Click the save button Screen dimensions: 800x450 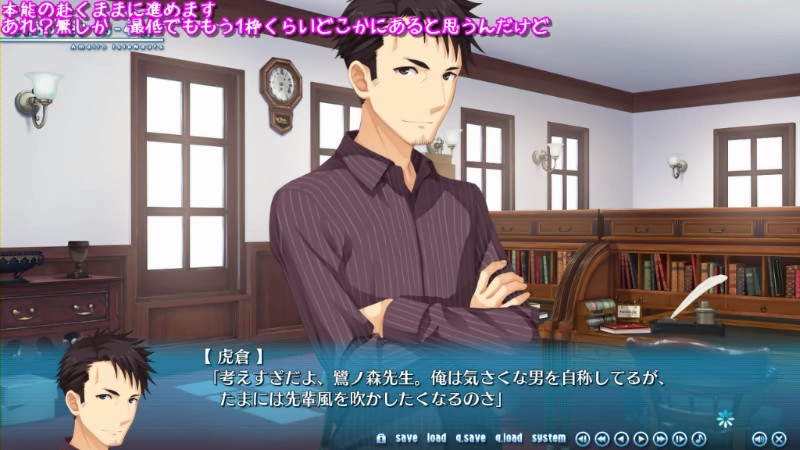click(406, 438)
